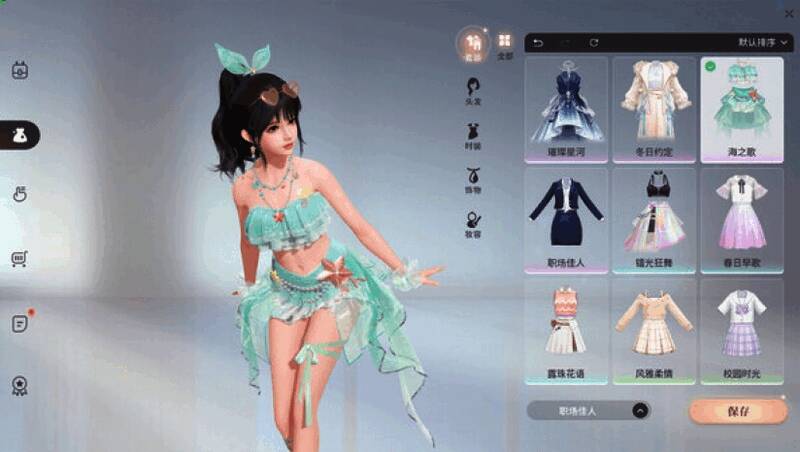The height and width of the screenshot is (452, 800).
Task: Reset with the circular refresh arrow
Action: point(594,43)
